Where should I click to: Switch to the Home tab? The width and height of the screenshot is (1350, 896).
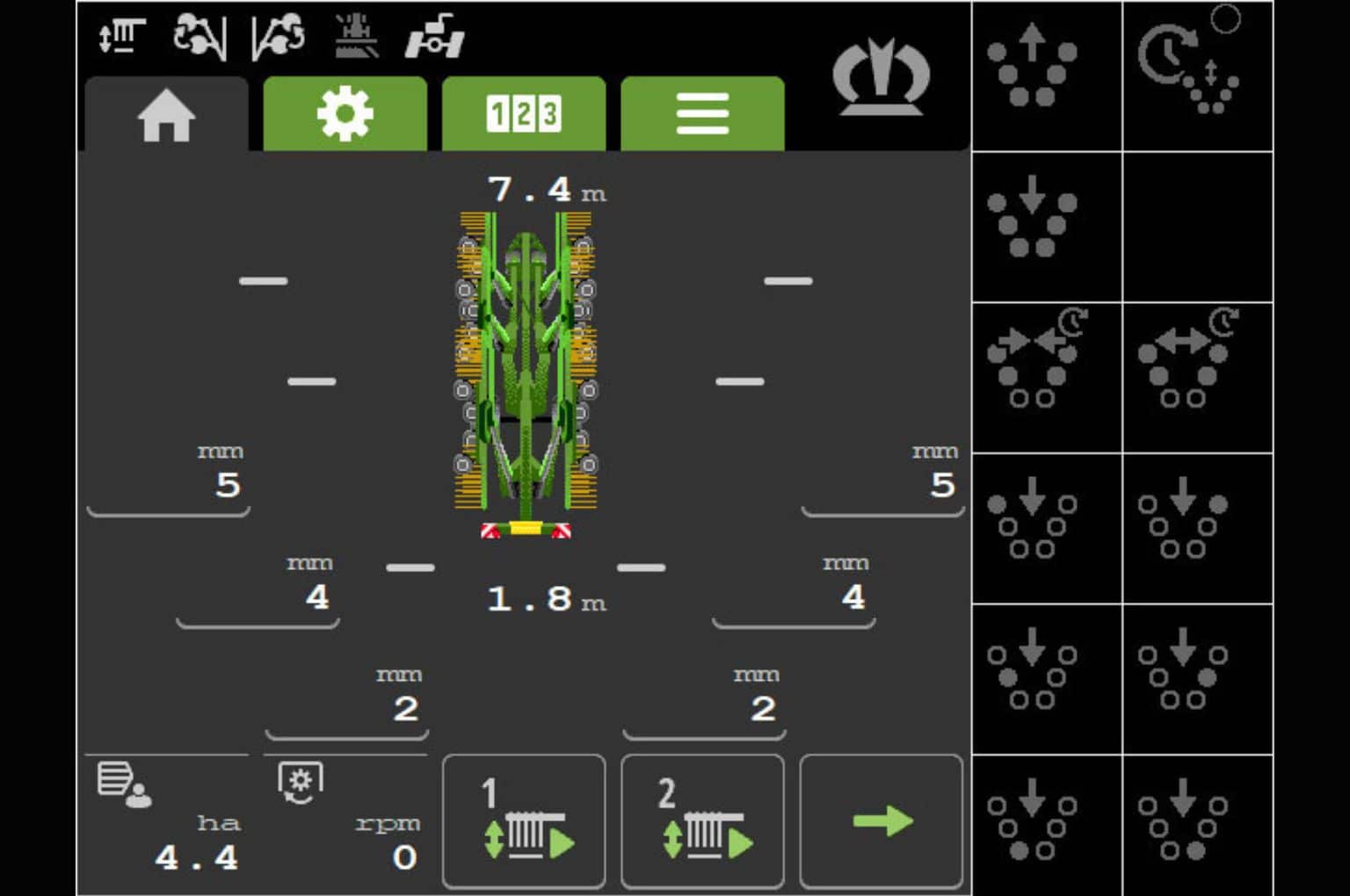167,112
